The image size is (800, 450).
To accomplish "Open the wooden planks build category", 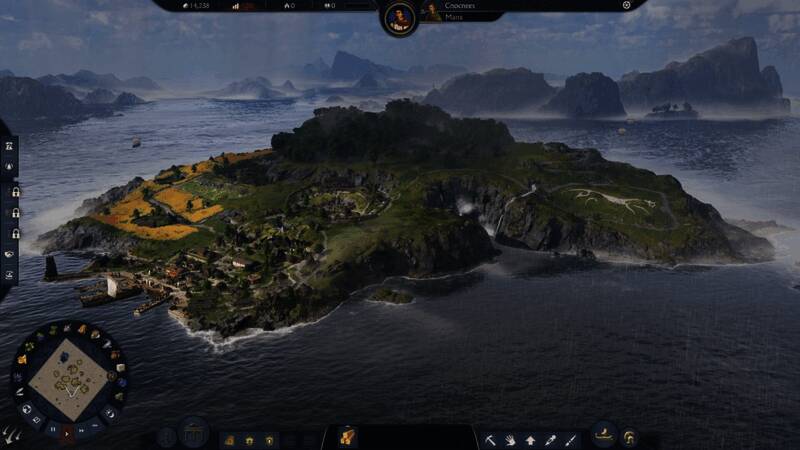I will 347,437.
